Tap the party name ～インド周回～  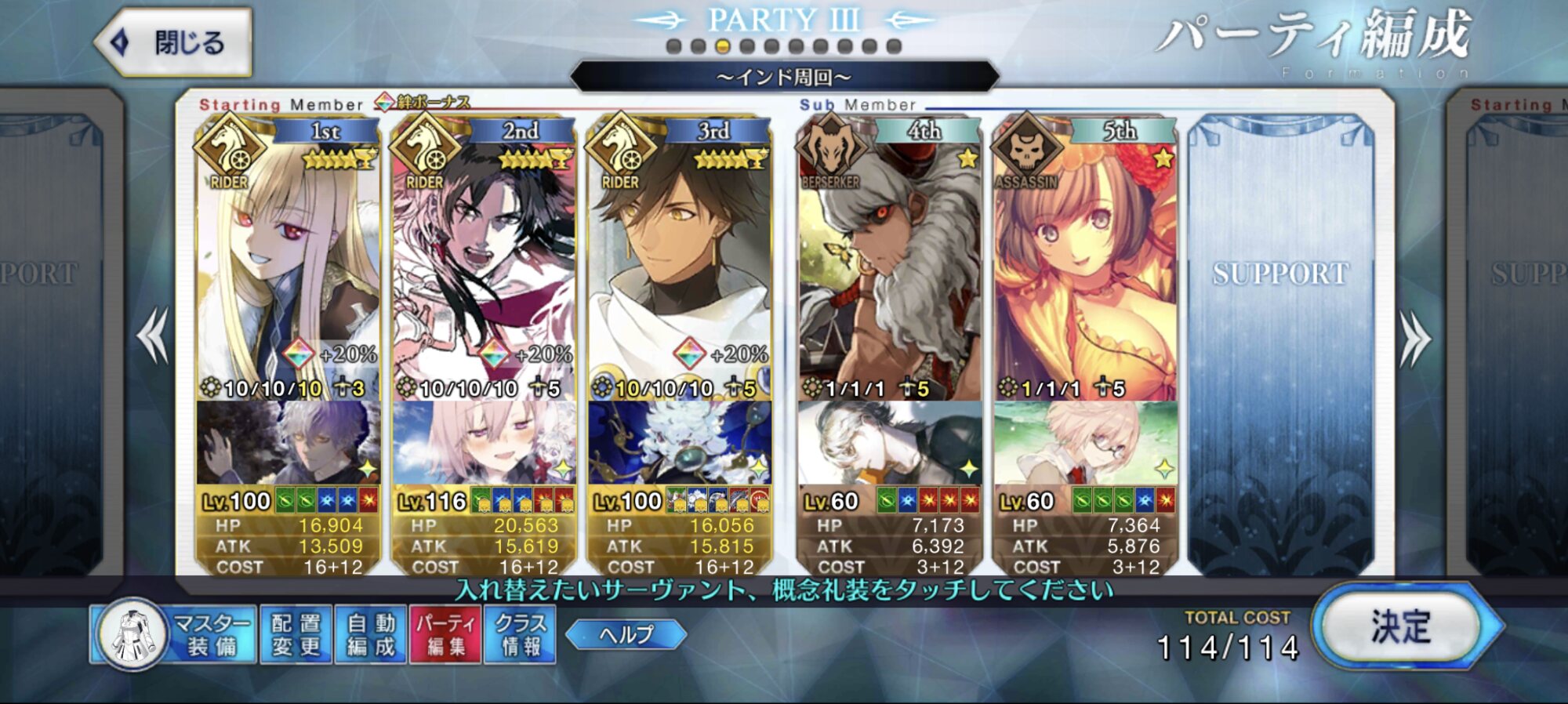pyautogui.click(x=784, y=77)
